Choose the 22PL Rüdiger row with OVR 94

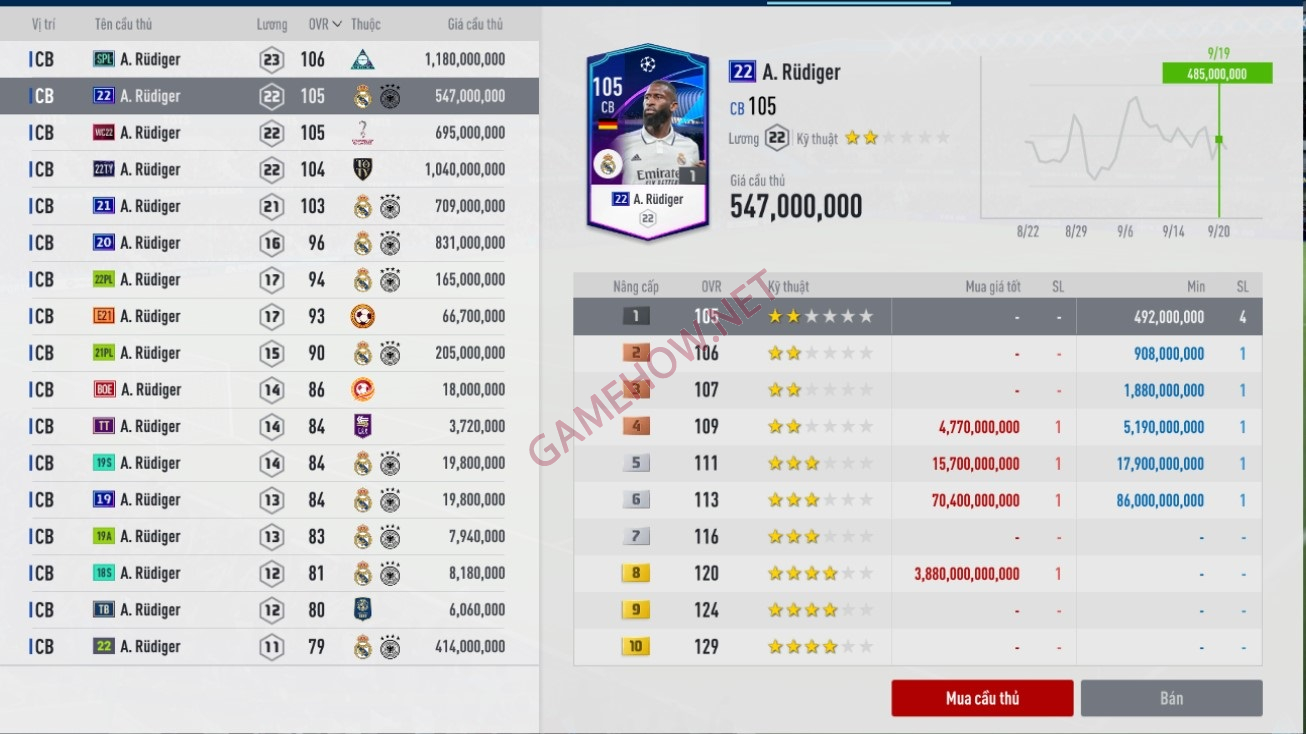(x=269, y=280)
